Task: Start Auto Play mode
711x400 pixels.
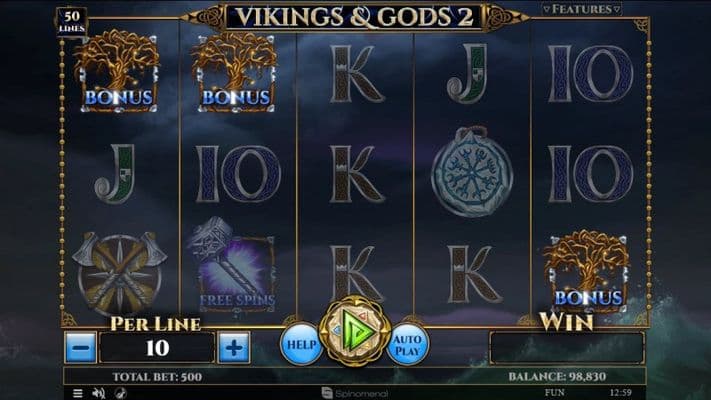Action: (x=407, y=343)
